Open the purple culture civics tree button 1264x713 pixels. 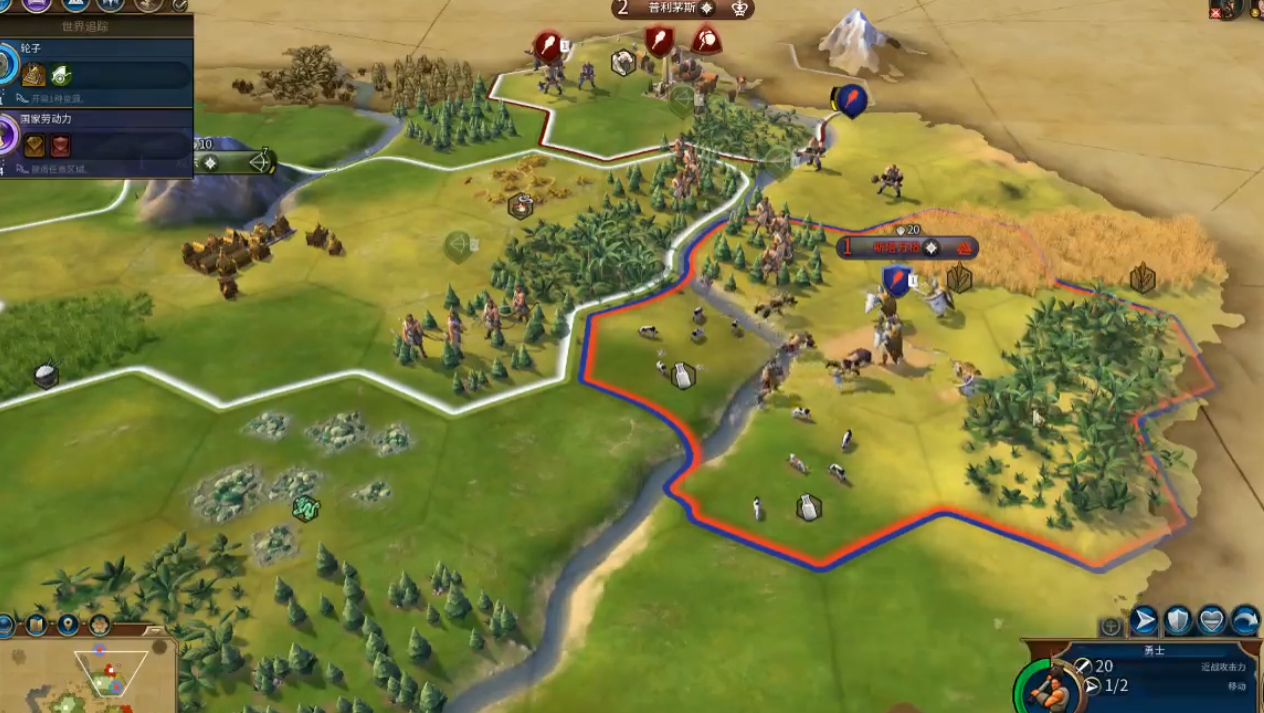click(38, 4)
